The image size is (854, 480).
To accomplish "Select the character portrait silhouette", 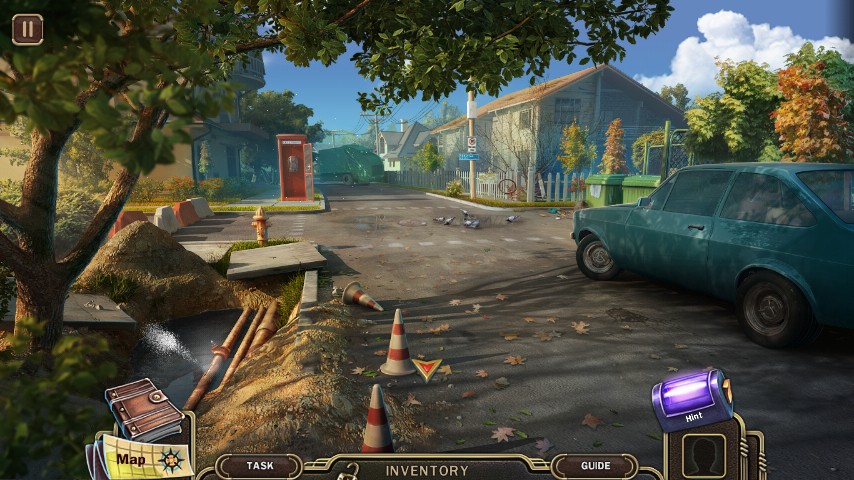I will pyautogui.click(x=704, y=456).
